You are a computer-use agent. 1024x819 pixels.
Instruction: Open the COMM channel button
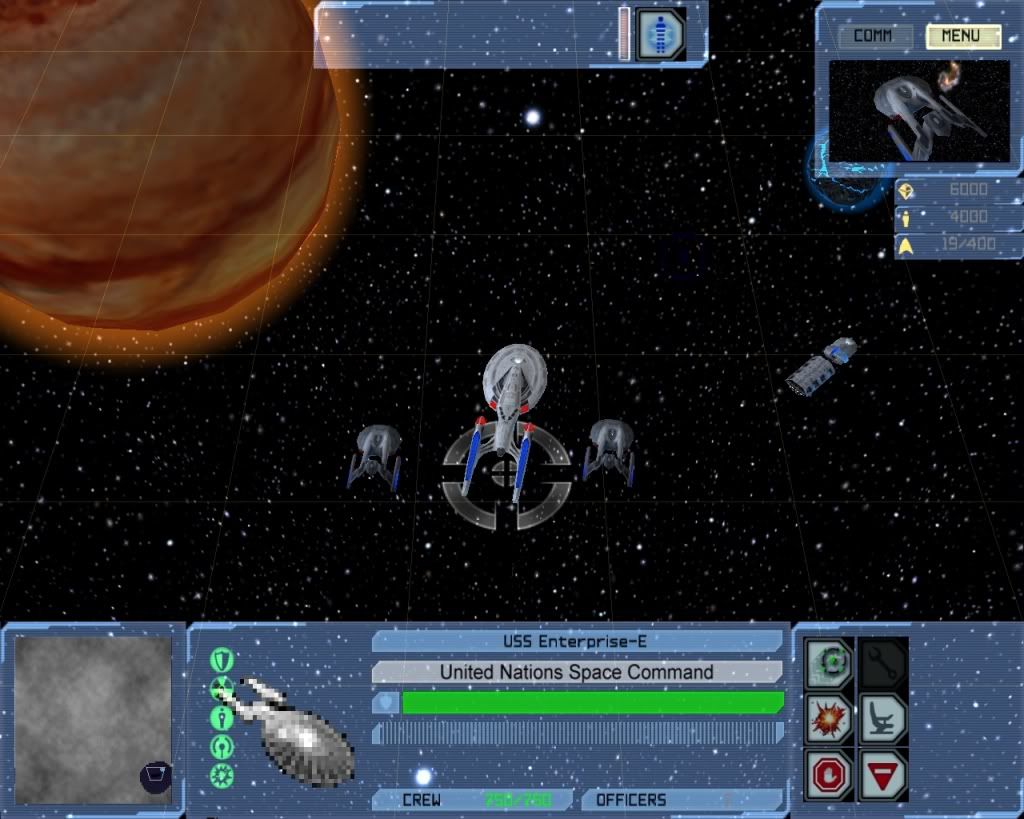coord(874,36)
